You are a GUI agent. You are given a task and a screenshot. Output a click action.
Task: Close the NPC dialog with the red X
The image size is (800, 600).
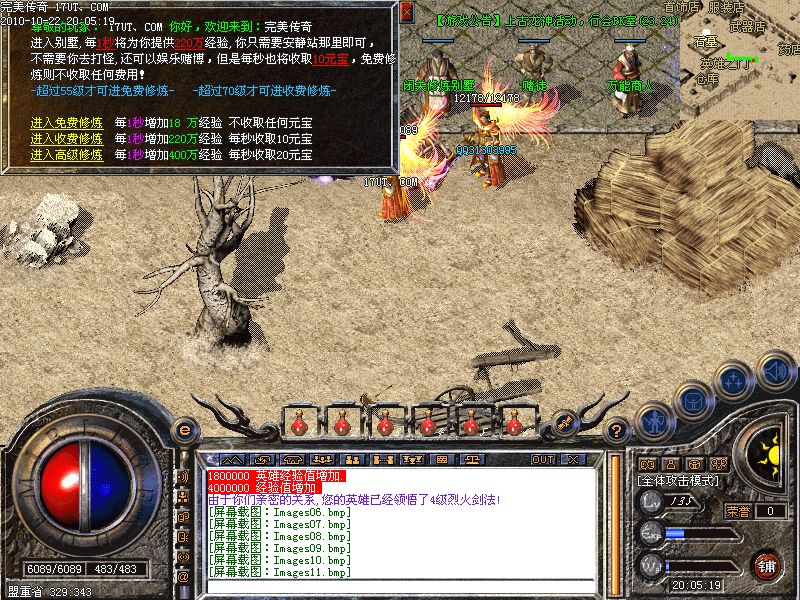pos(407,14)
